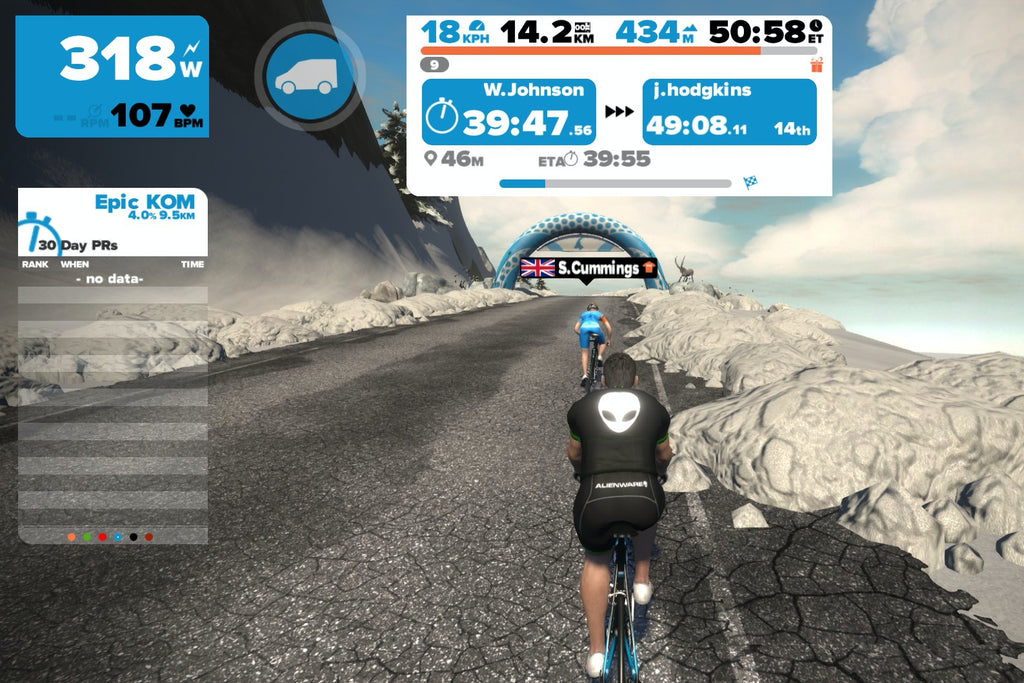Viewport: 1024px width, 683px height.
Task: Select the S.Cummings rider name tag
Action: coord(588,268)
